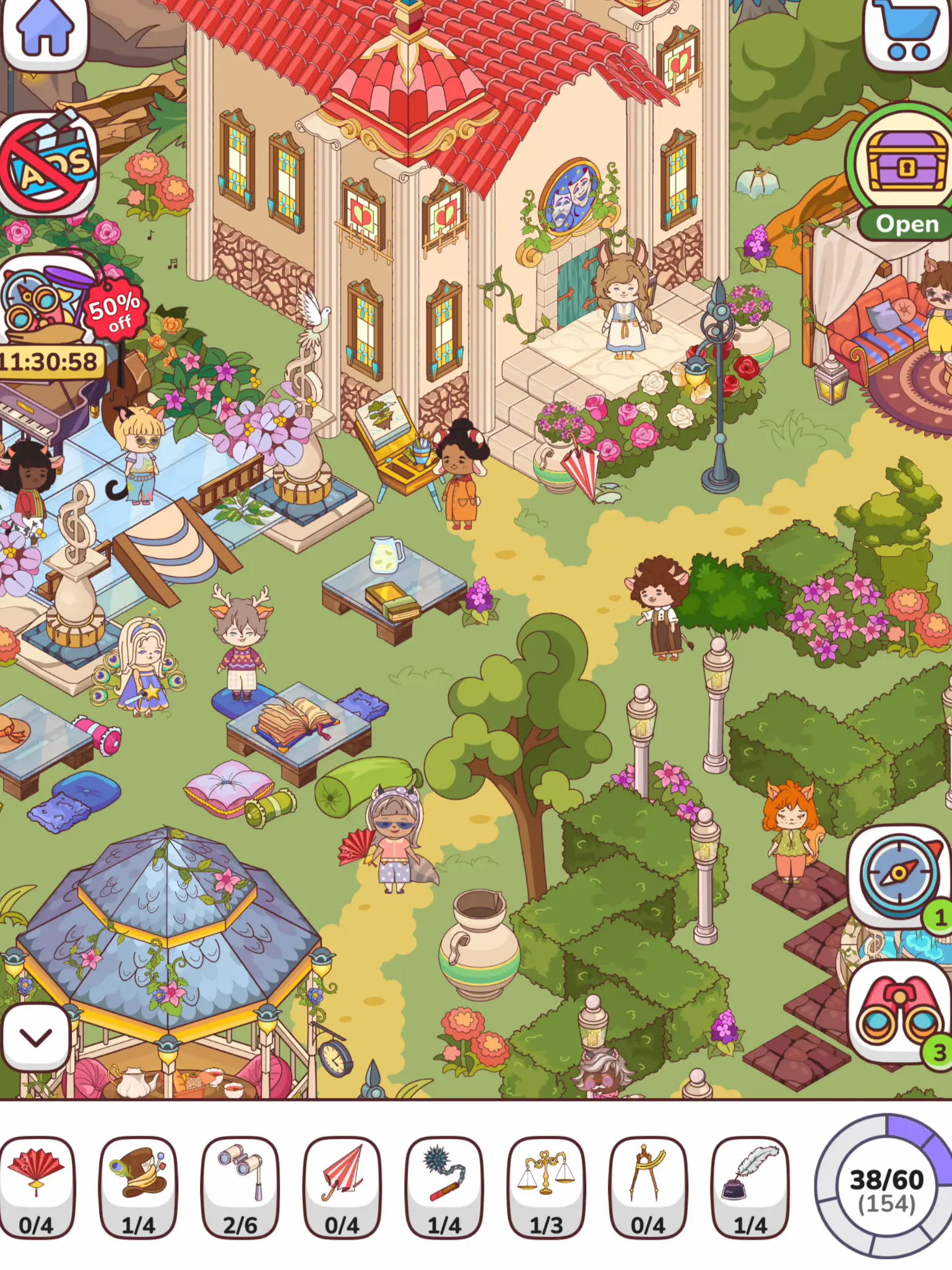Use the compass hint tool
This screenshot has height=1270, width=952.
pos(899,874)
